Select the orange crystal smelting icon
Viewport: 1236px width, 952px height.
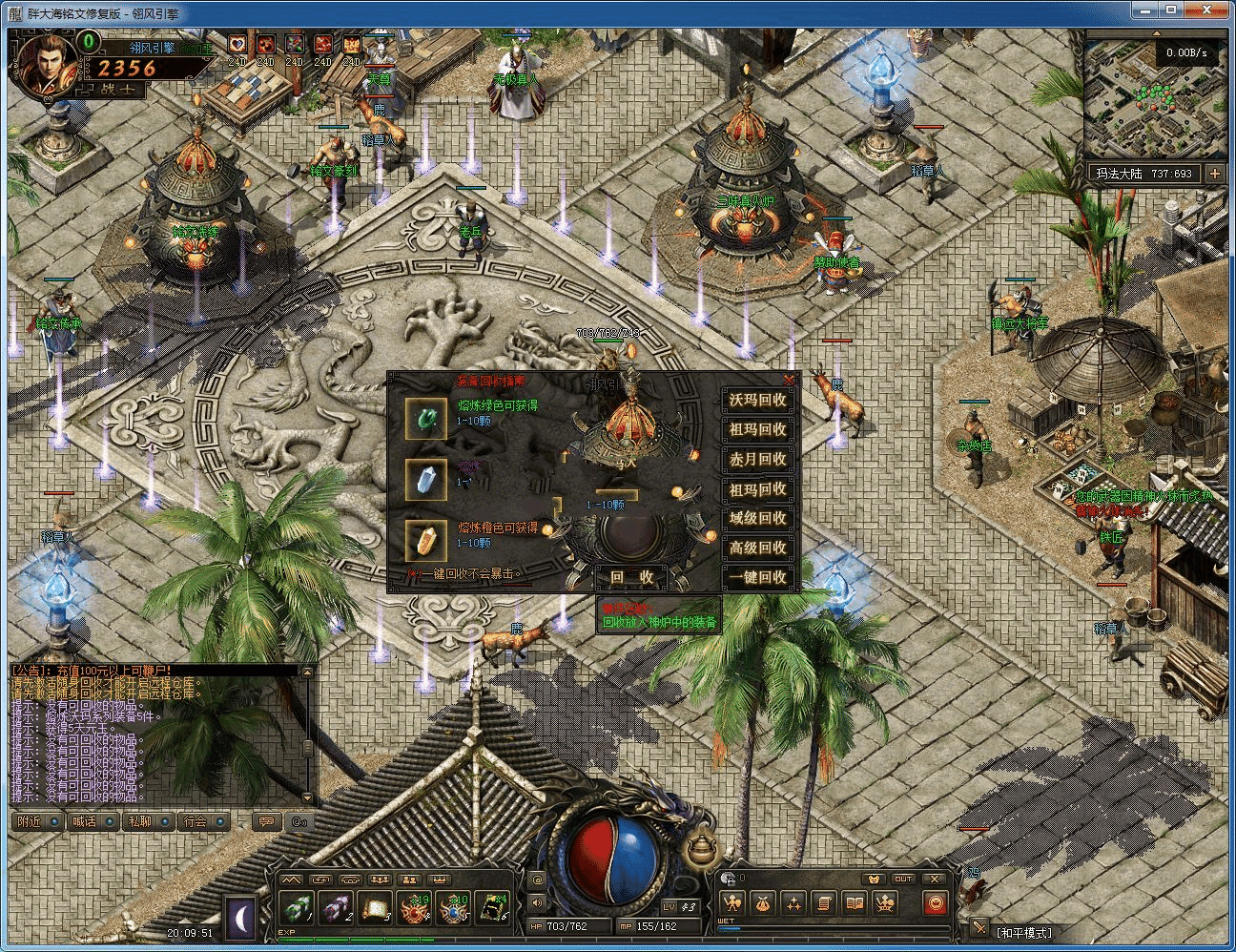click(425, 541)
